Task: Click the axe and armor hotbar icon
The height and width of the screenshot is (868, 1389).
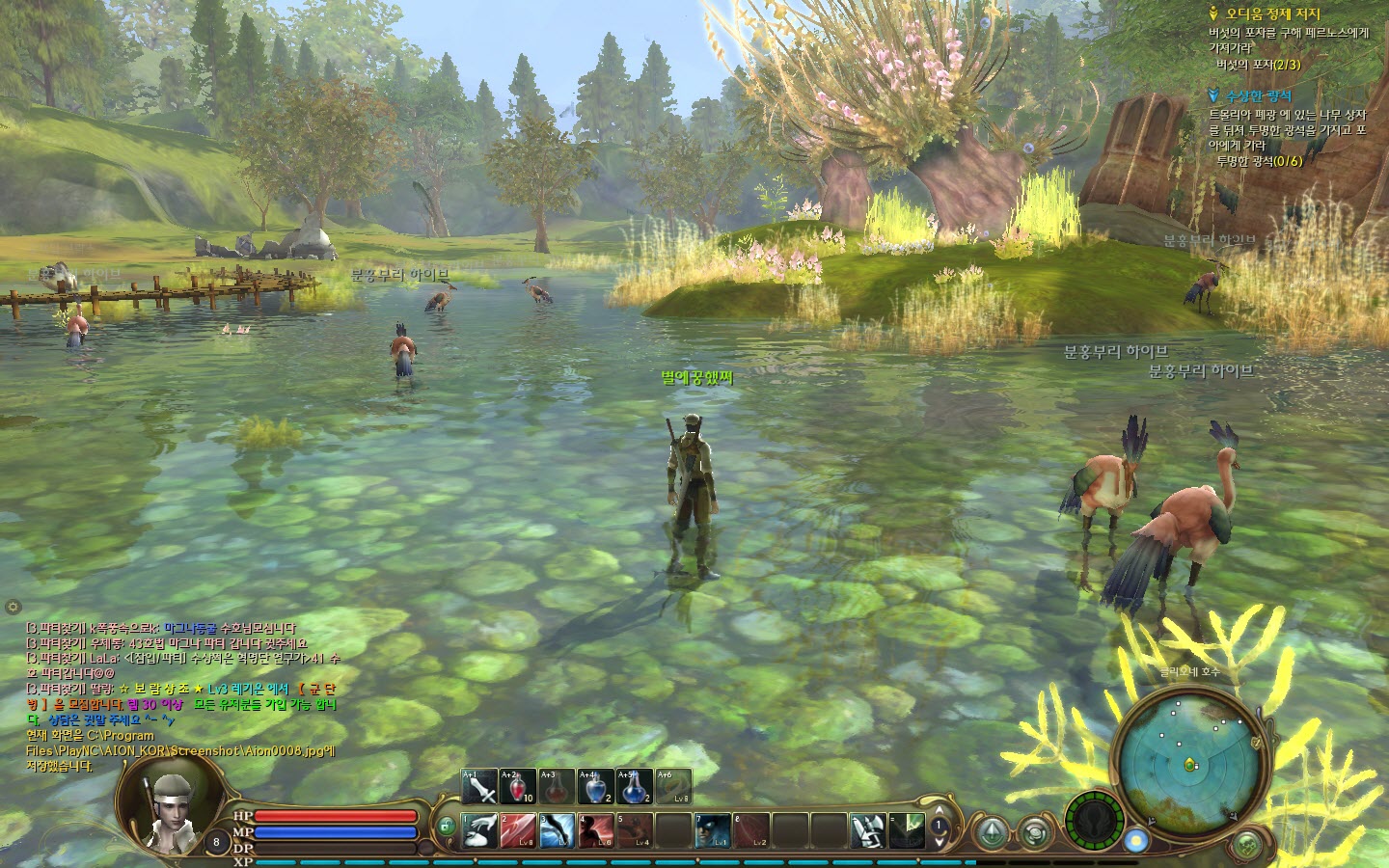Action: pos(867,831)
